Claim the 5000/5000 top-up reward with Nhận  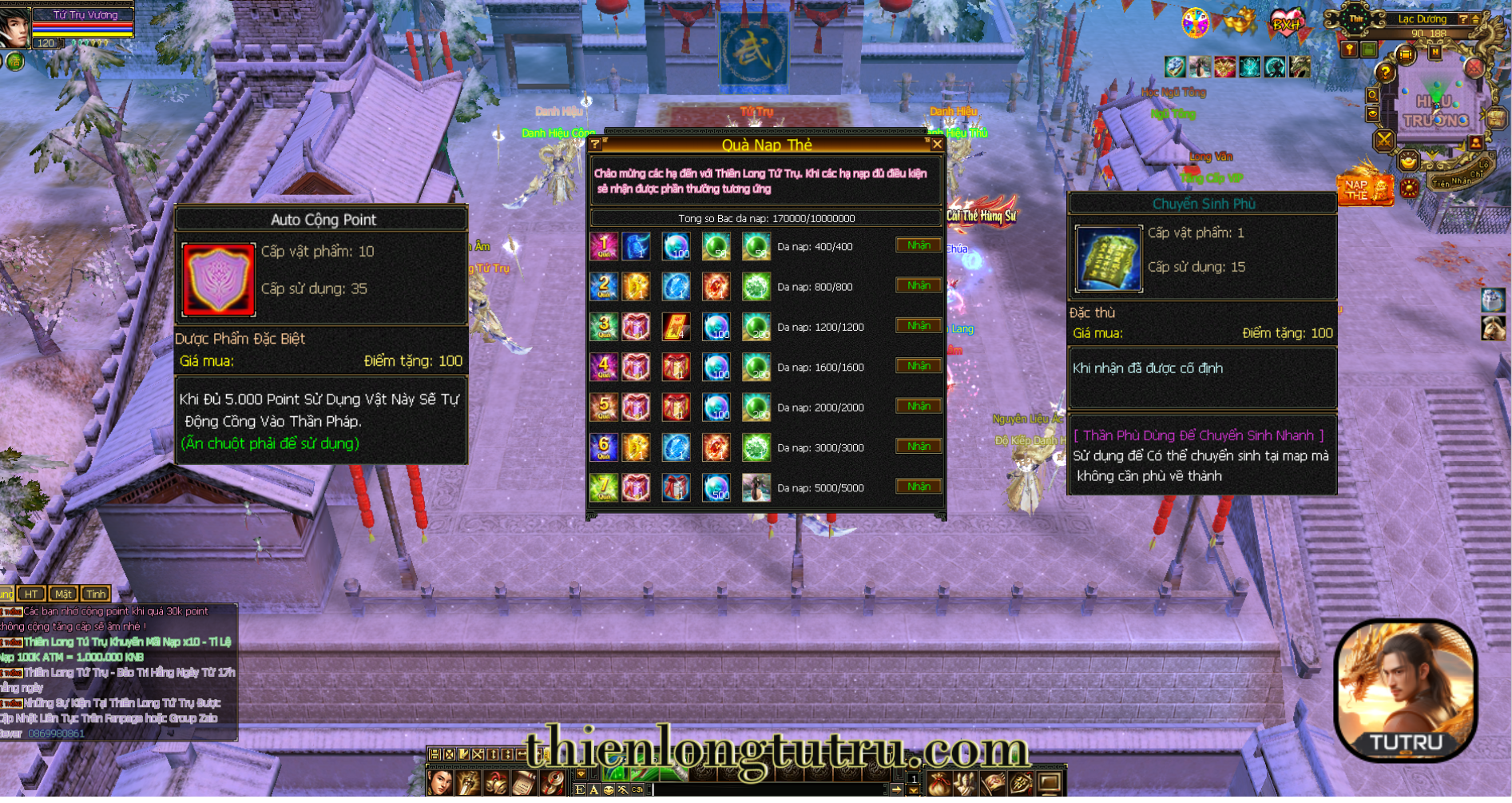point(918,487)
